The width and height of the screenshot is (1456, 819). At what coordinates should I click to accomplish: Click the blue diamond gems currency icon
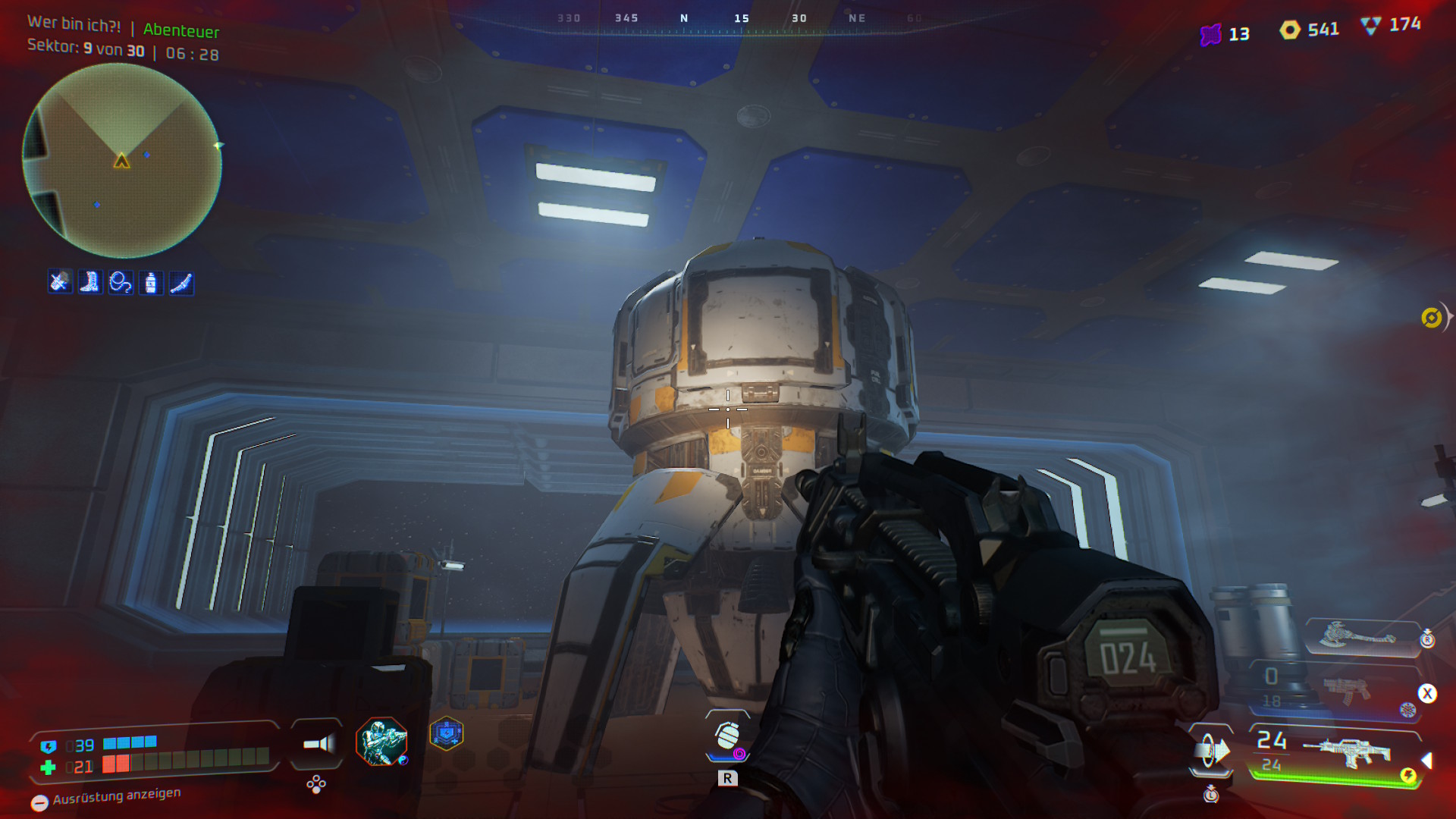point(1371,26)
